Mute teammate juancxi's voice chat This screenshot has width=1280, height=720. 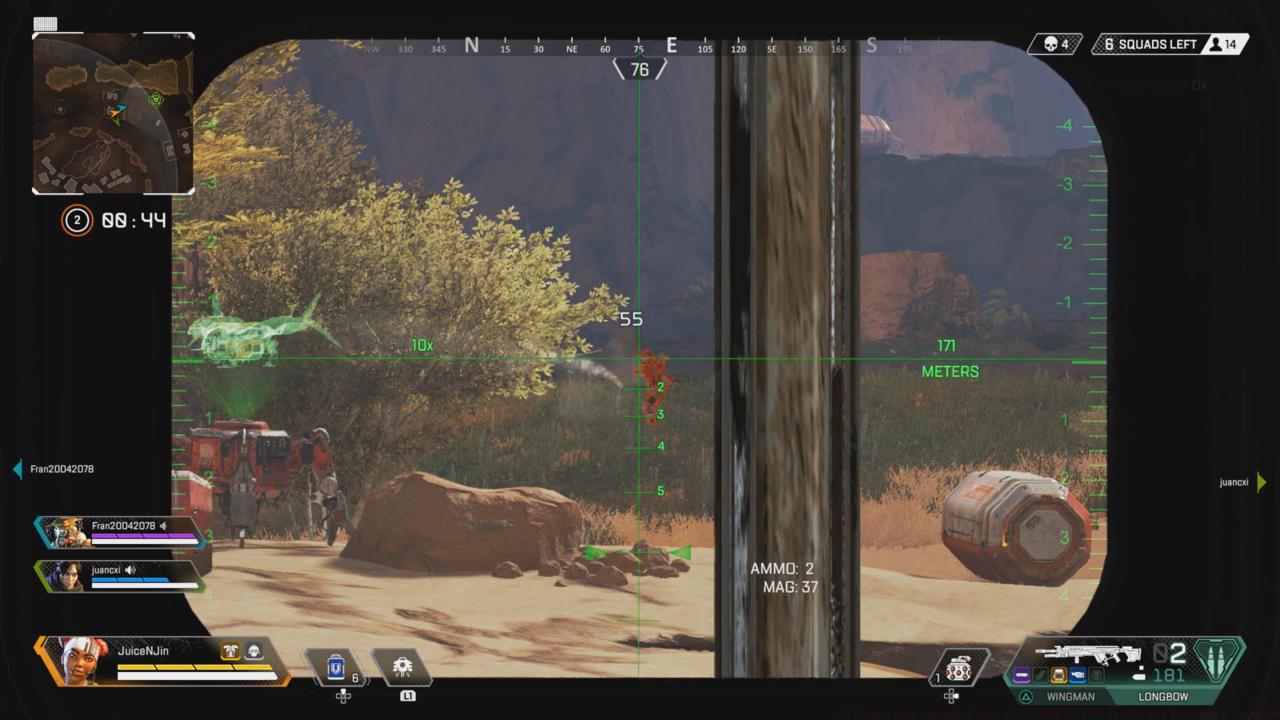[131, 568]
